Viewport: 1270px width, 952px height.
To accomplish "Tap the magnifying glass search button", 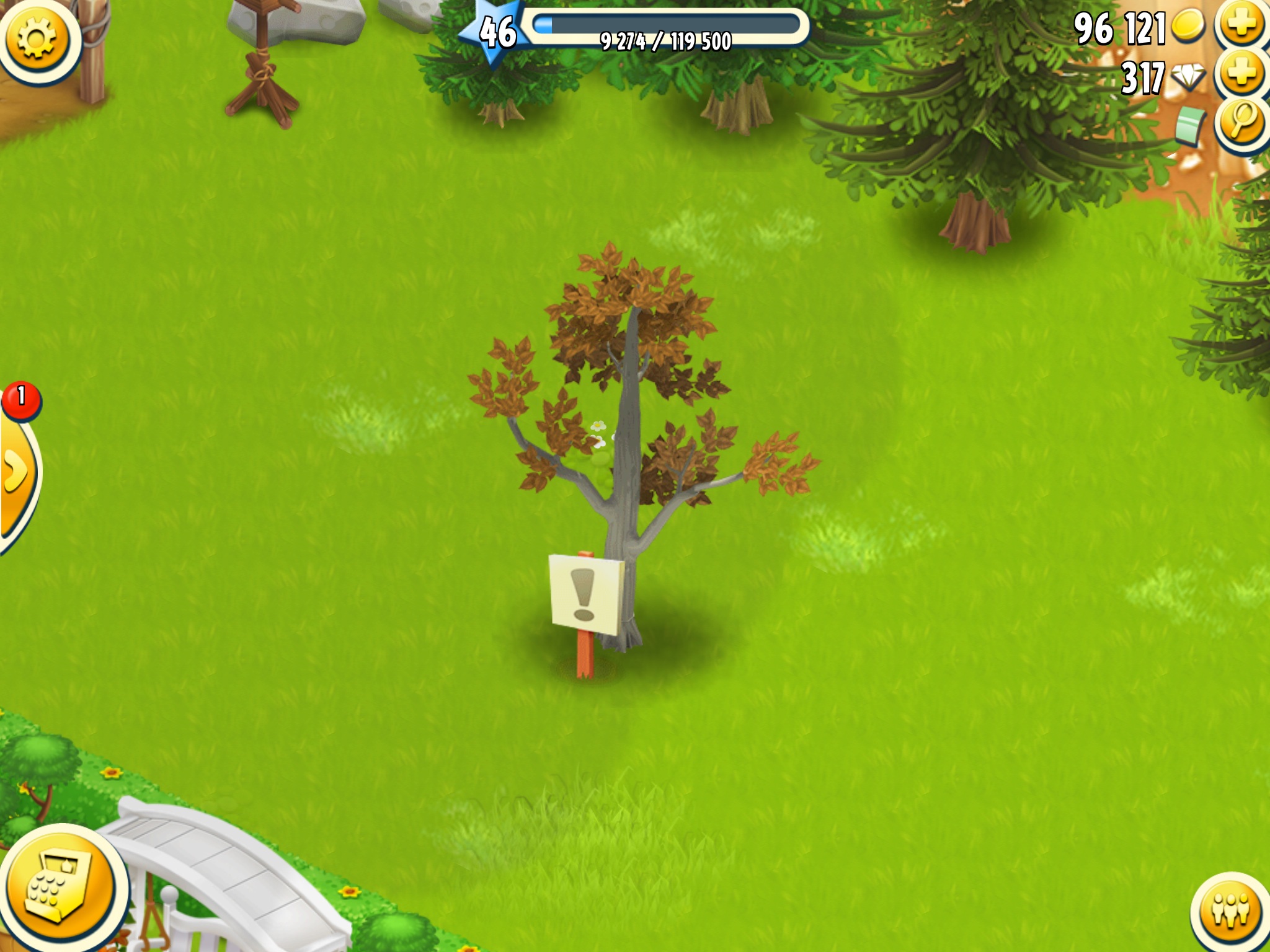I will [1242, 122].
